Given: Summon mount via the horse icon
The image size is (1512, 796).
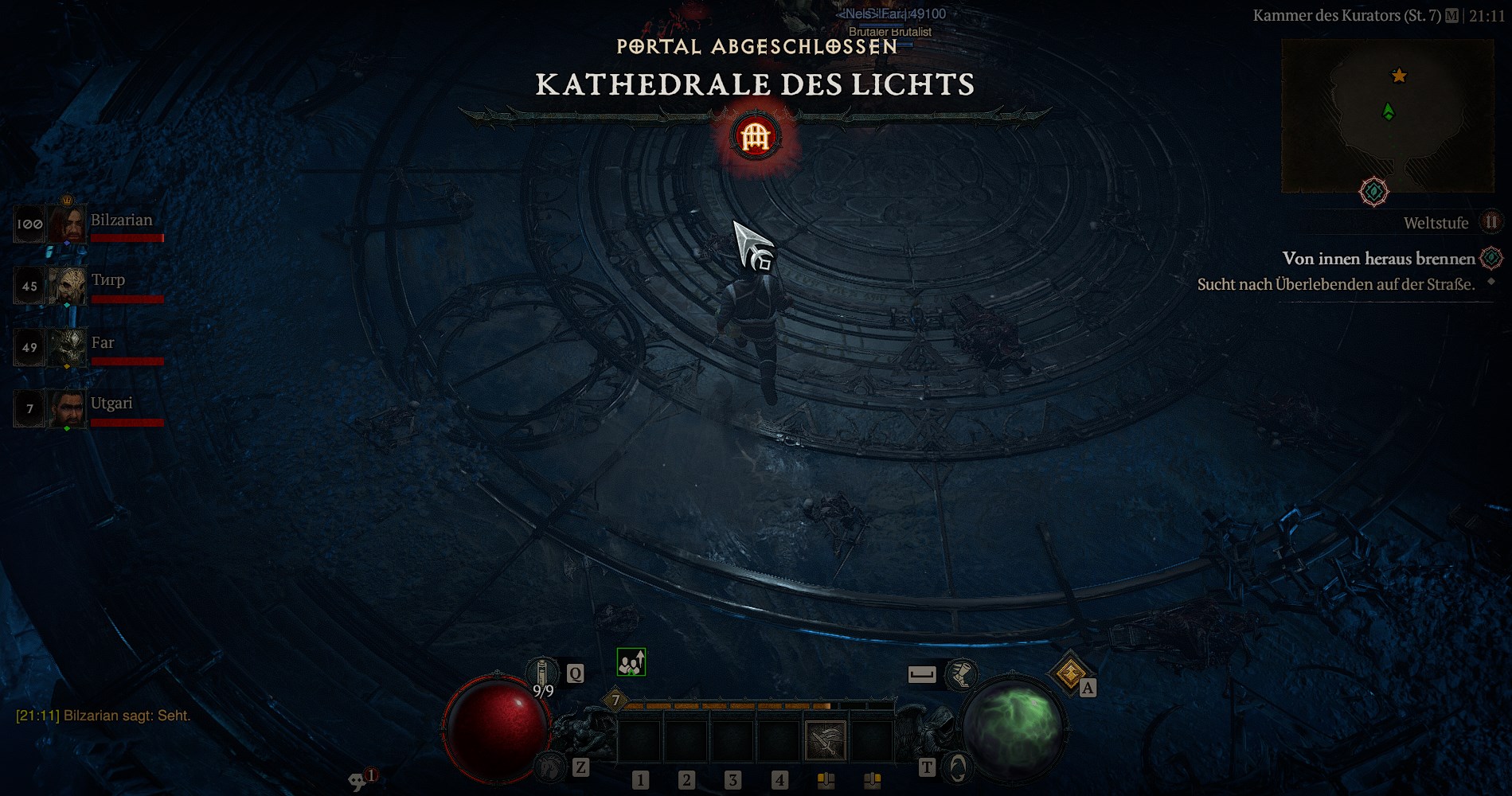Looking at the screenshot, I should [x=549, y=767].
